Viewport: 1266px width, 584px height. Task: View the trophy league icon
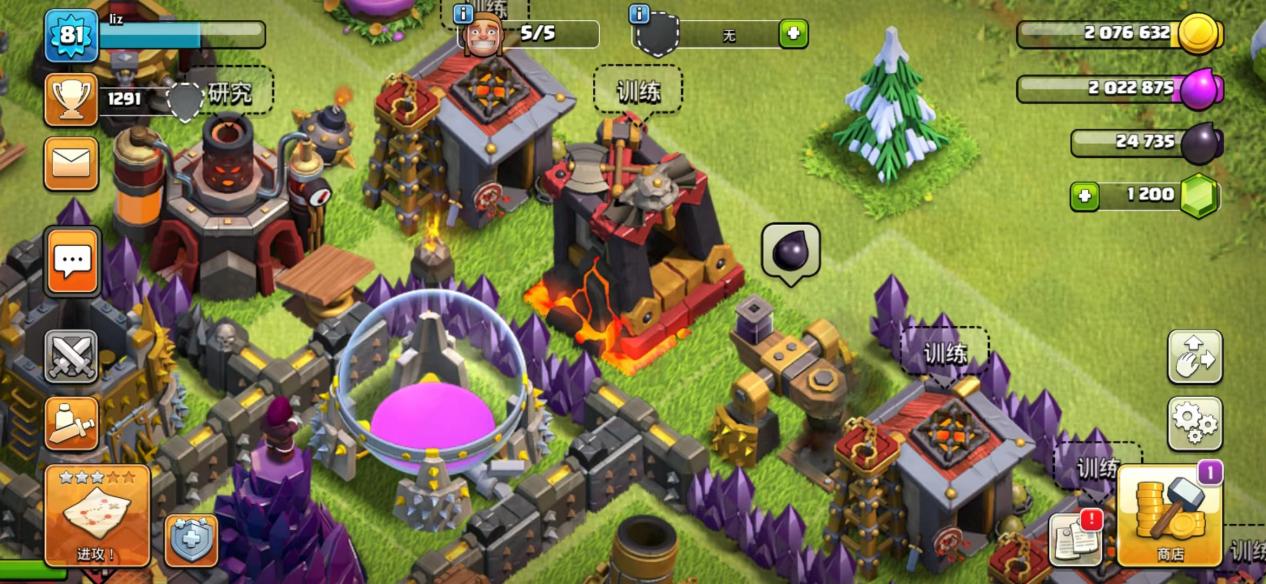tap(71, 98)
